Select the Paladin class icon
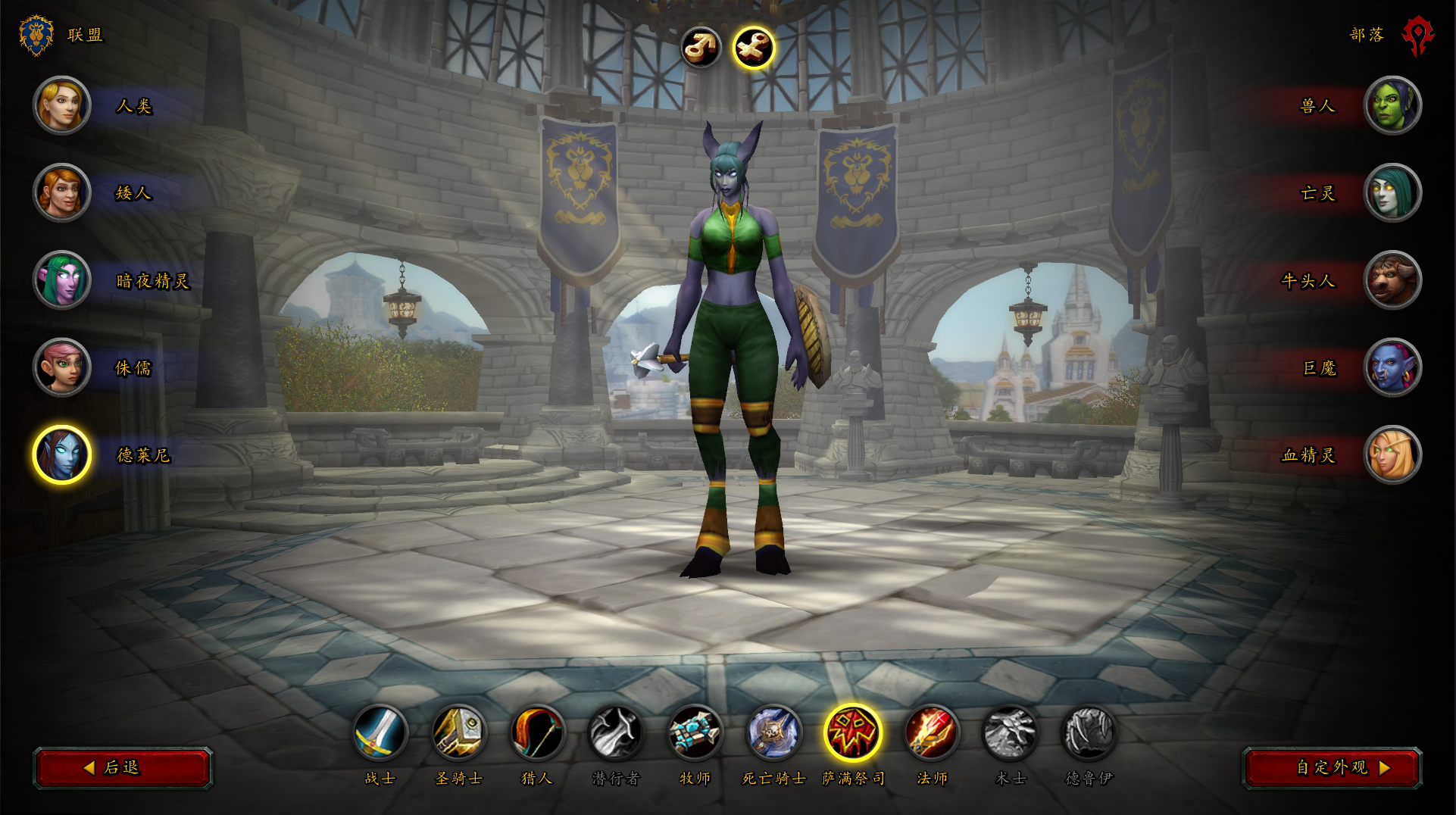This screenshot has width=1456, height=815. coord(459,732)
